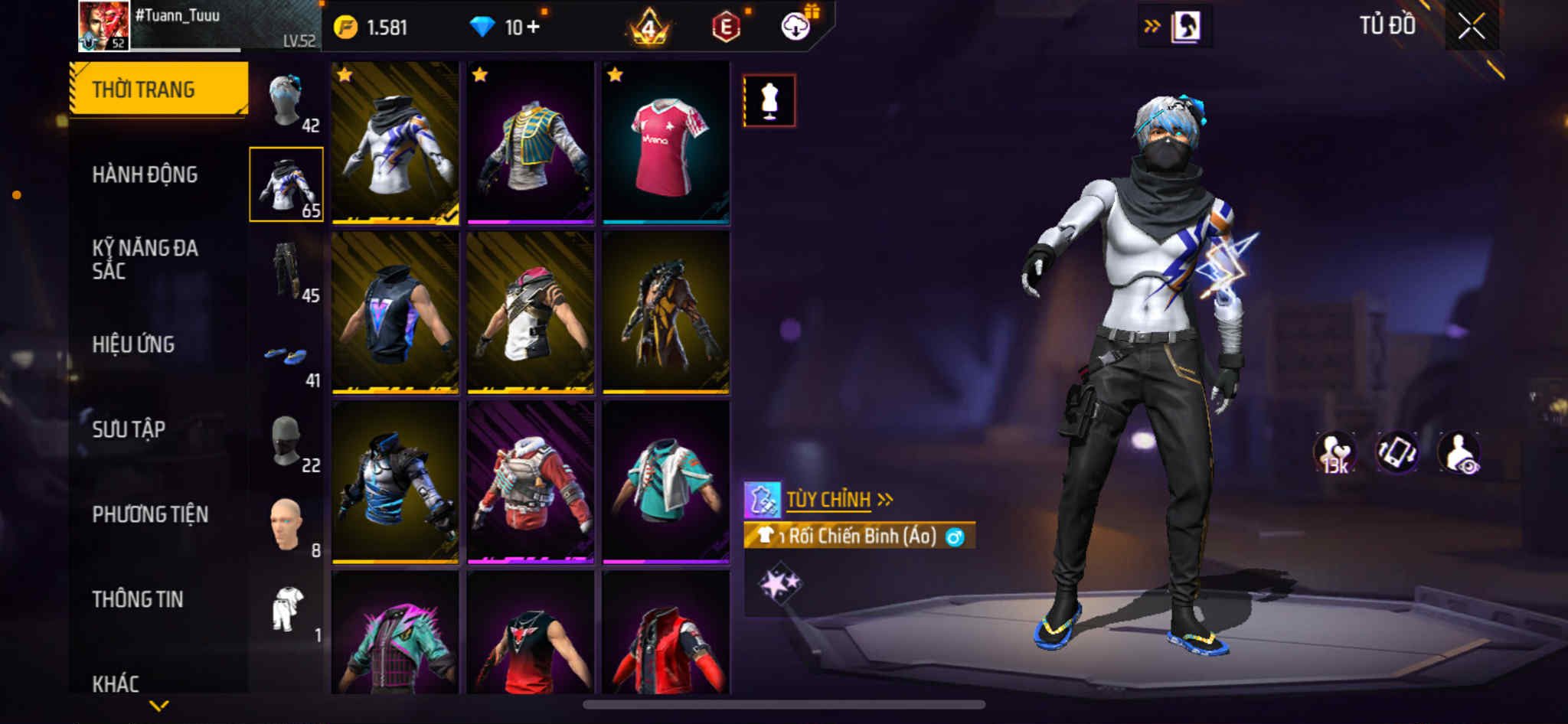
Task: Switch to the PHƯƠNG TIỆN tab
Action: (x=150, y=514)
